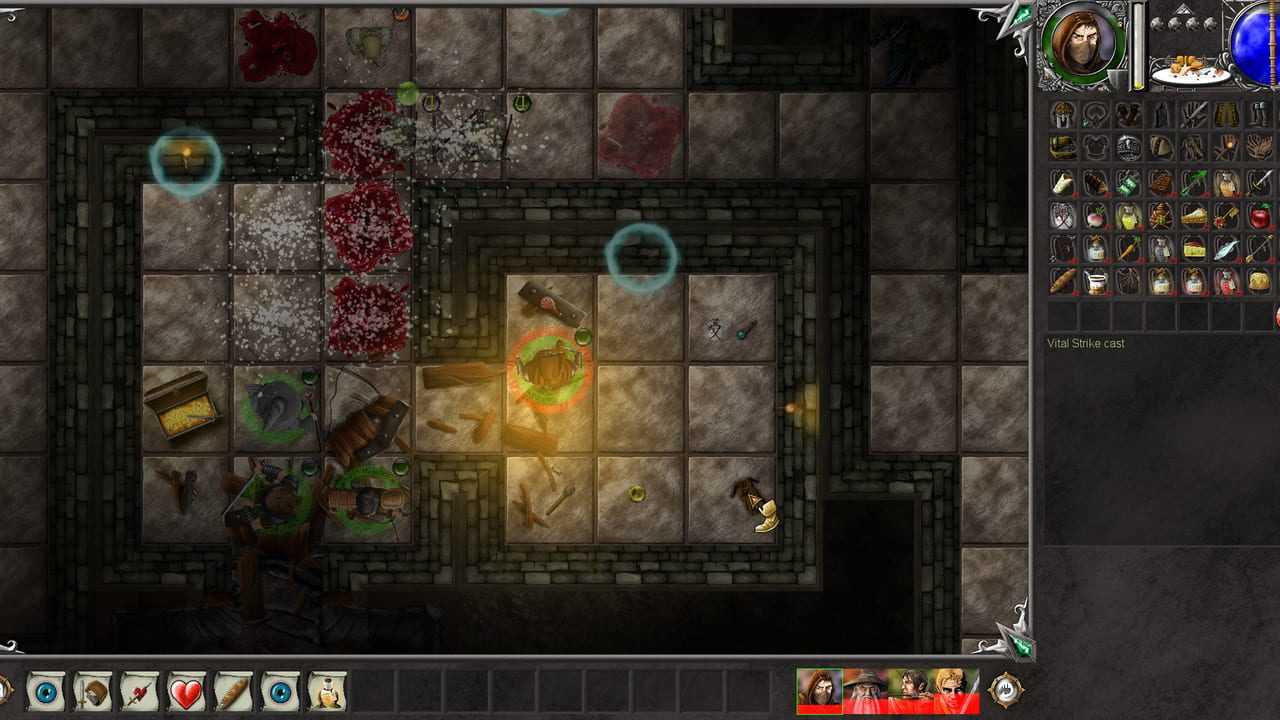Click the green gem at the bottom corner
Screen dimensions: 1280x720
[1020, 645]
